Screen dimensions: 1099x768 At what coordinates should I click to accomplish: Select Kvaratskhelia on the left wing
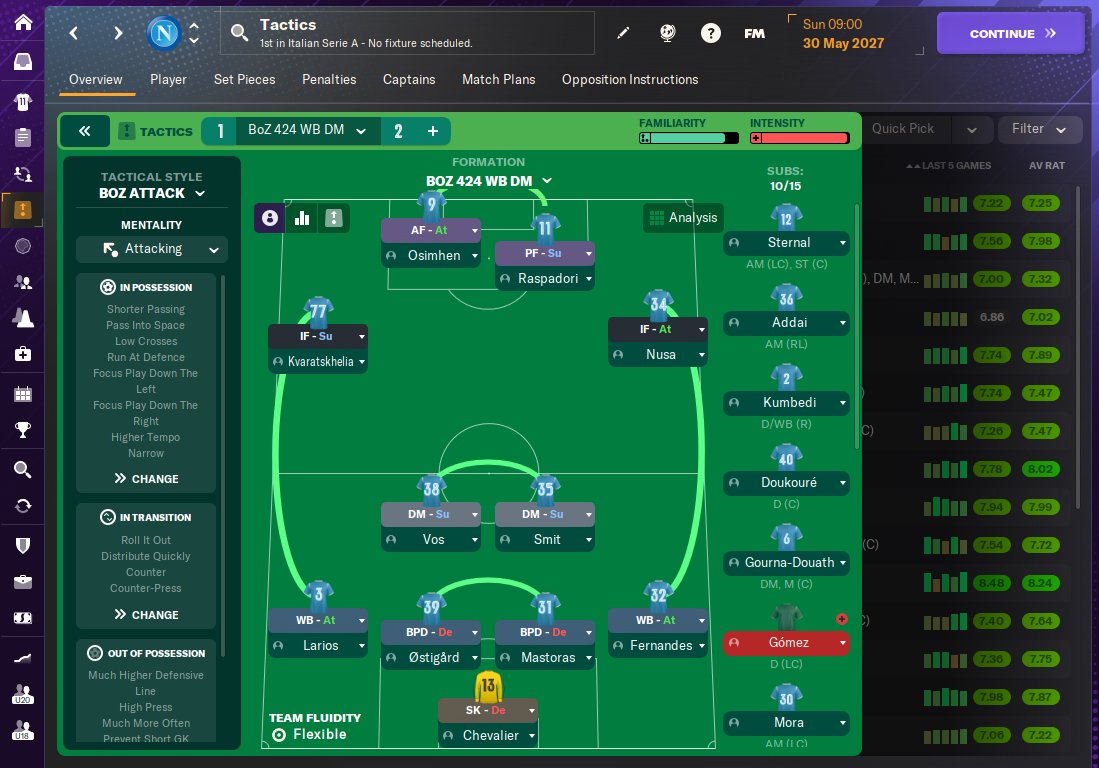pos(317,361)
